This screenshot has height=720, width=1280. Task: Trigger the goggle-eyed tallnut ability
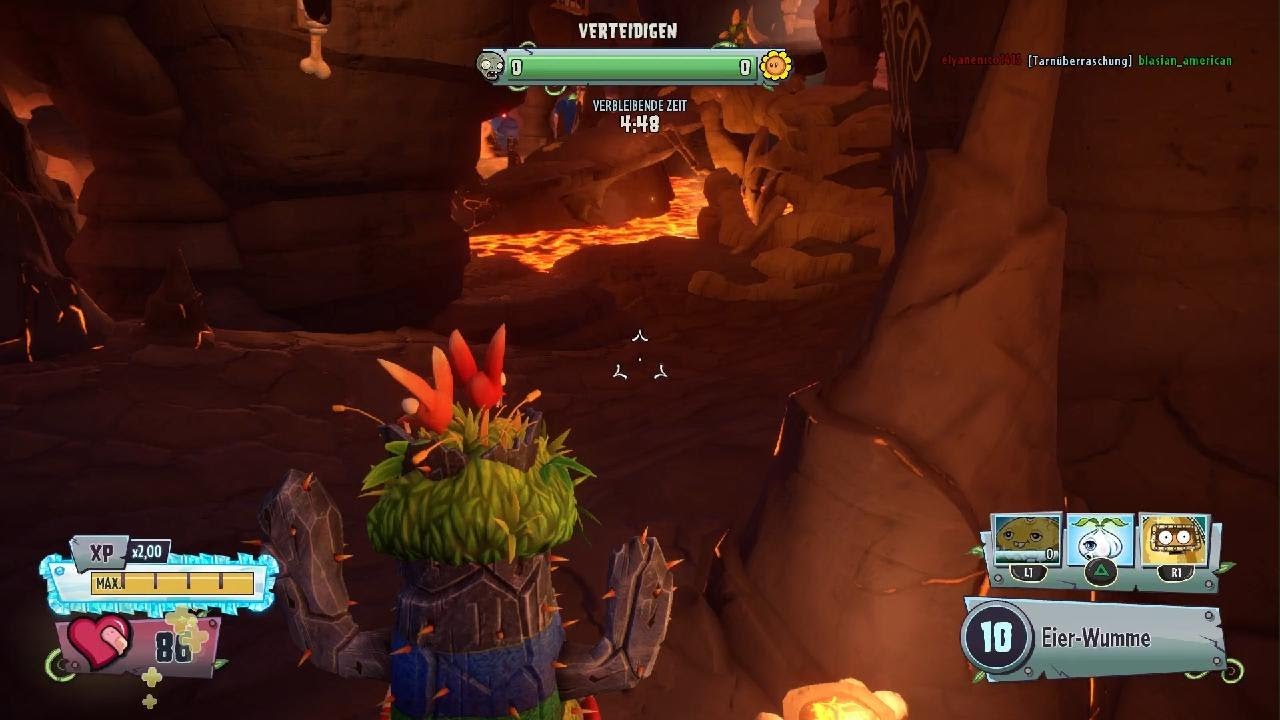click(x=1173, y=541)
